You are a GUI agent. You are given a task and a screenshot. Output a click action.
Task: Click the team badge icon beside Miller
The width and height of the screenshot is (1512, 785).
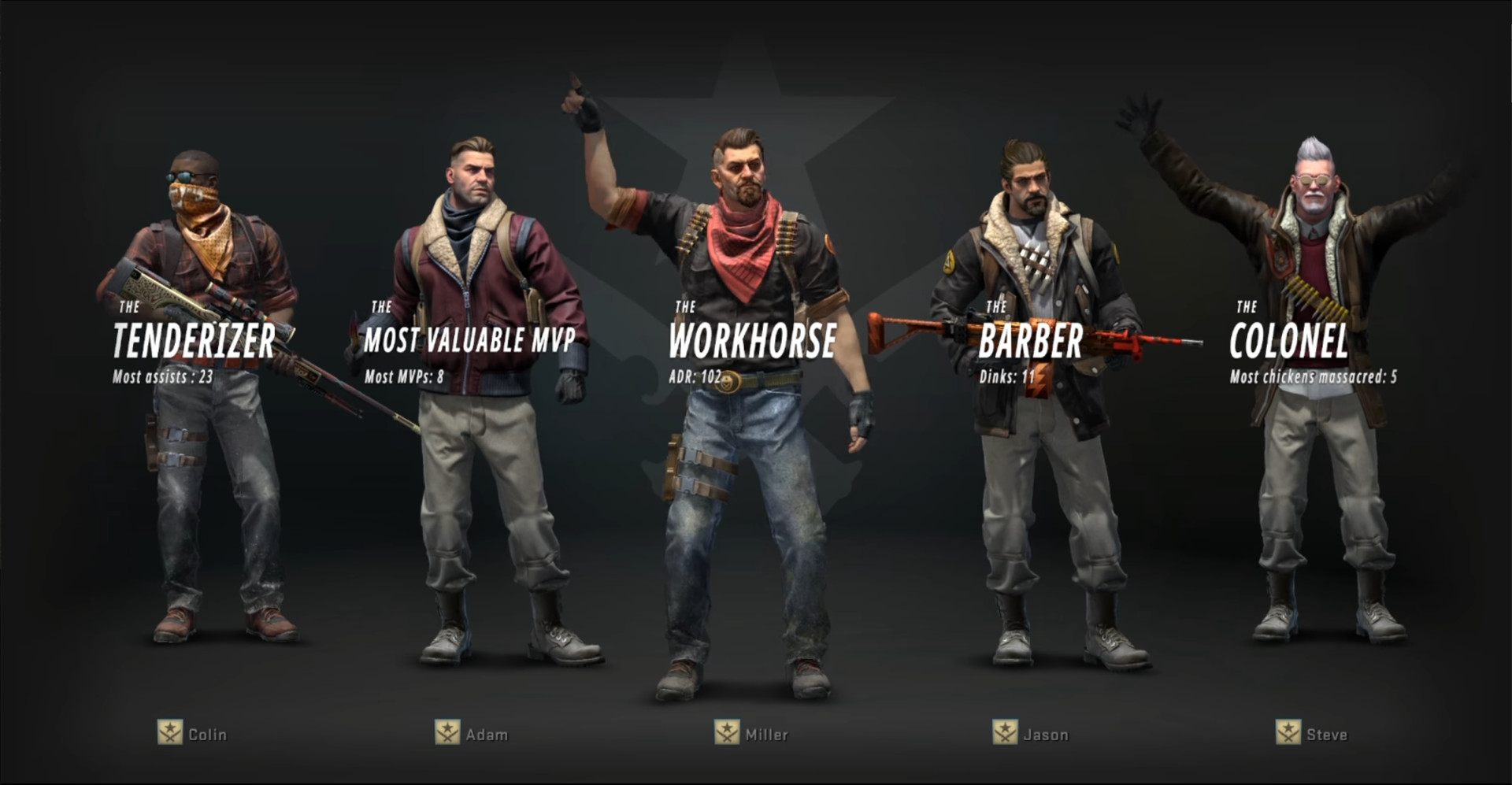(728, 734)
